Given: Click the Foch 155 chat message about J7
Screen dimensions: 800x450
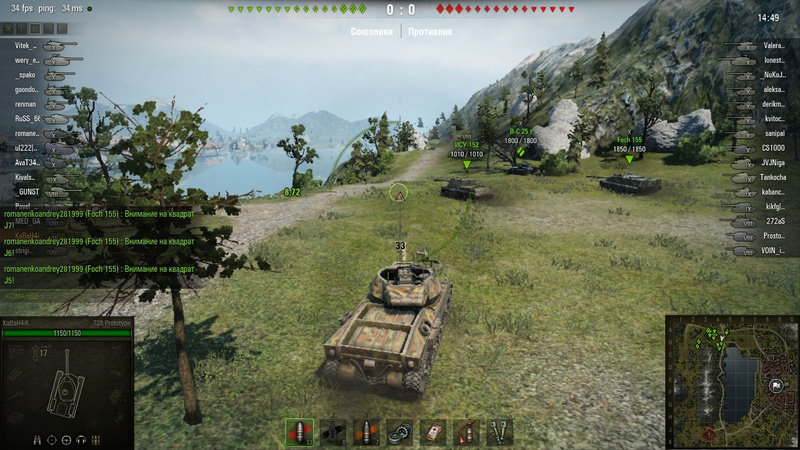Looking at the screenshot, I should [98, 220].
